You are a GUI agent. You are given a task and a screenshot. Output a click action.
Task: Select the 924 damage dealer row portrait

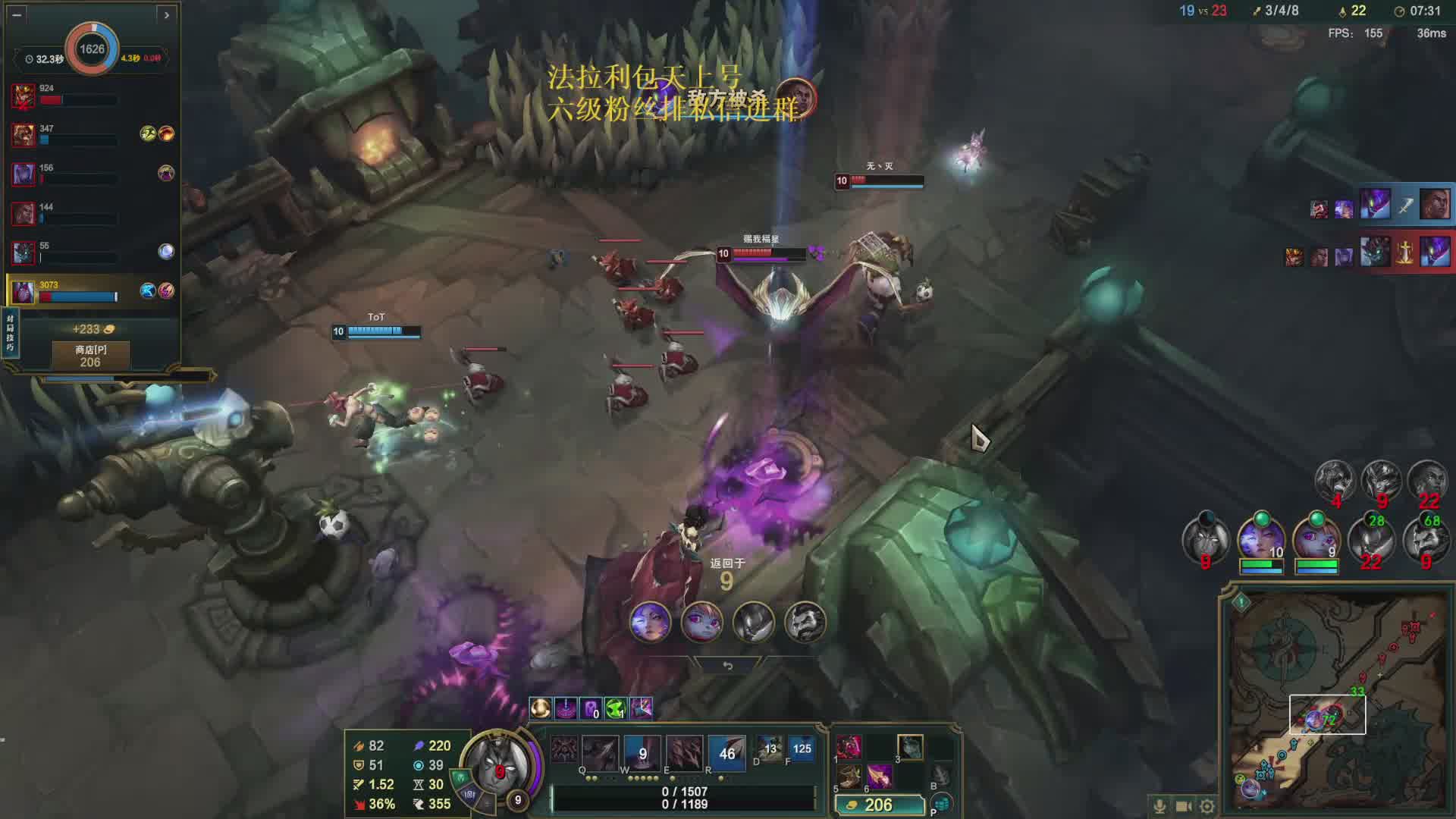coord(24,96)
